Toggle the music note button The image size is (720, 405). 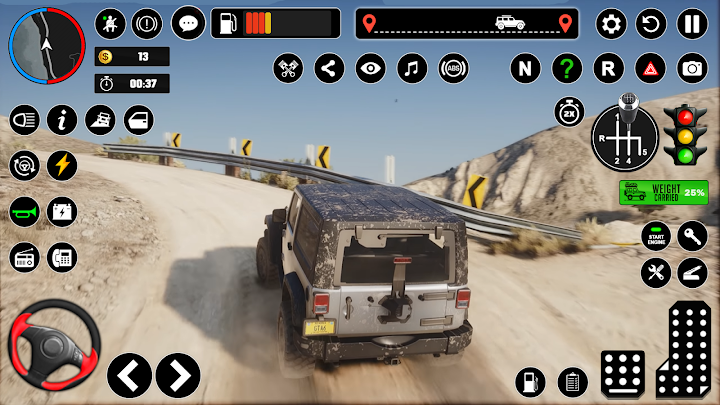(x=412, y=68)
